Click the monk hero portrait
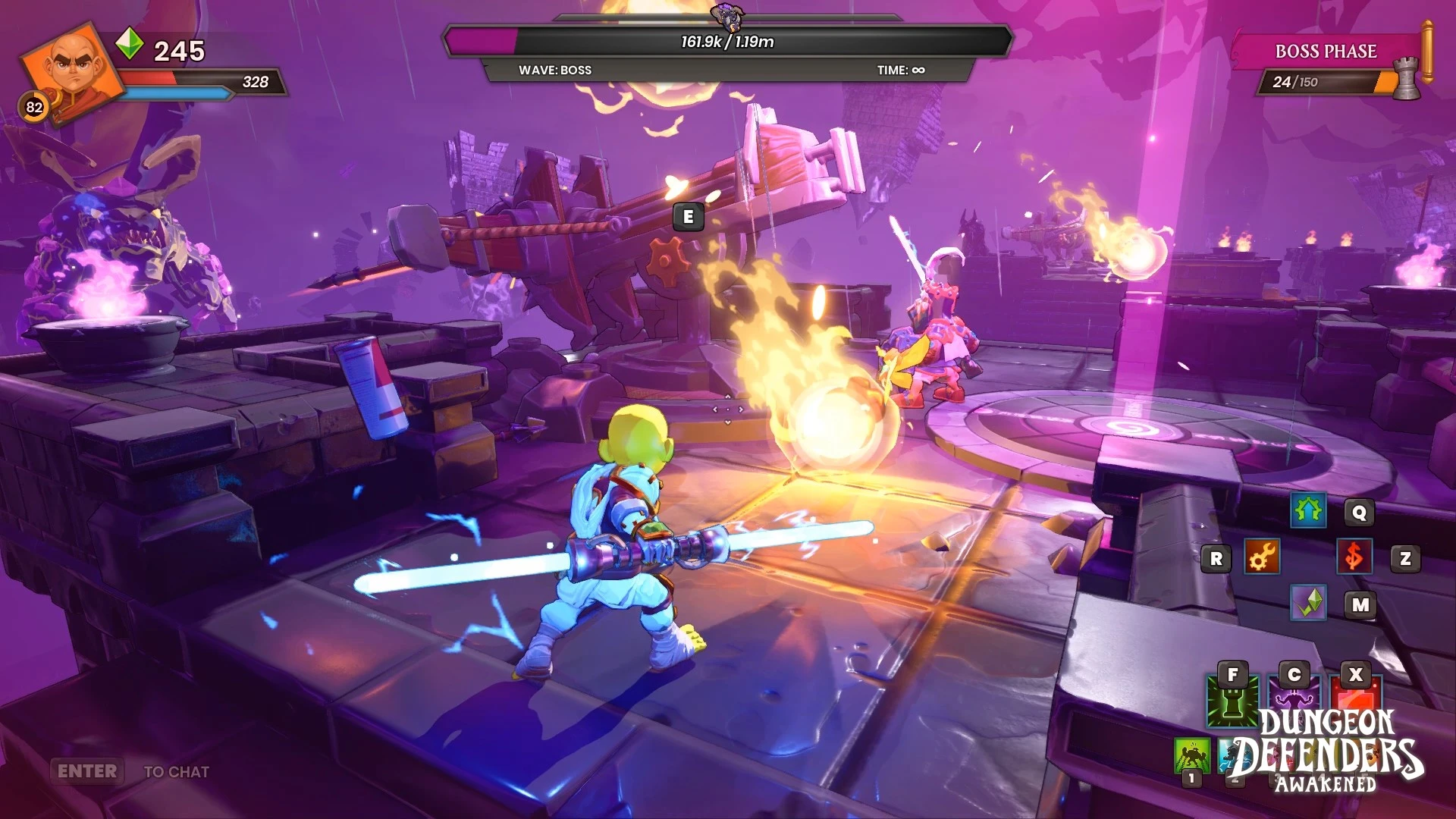Image resolution: width=1456 pixels, height=819 pixels. [x=72, y=70]
